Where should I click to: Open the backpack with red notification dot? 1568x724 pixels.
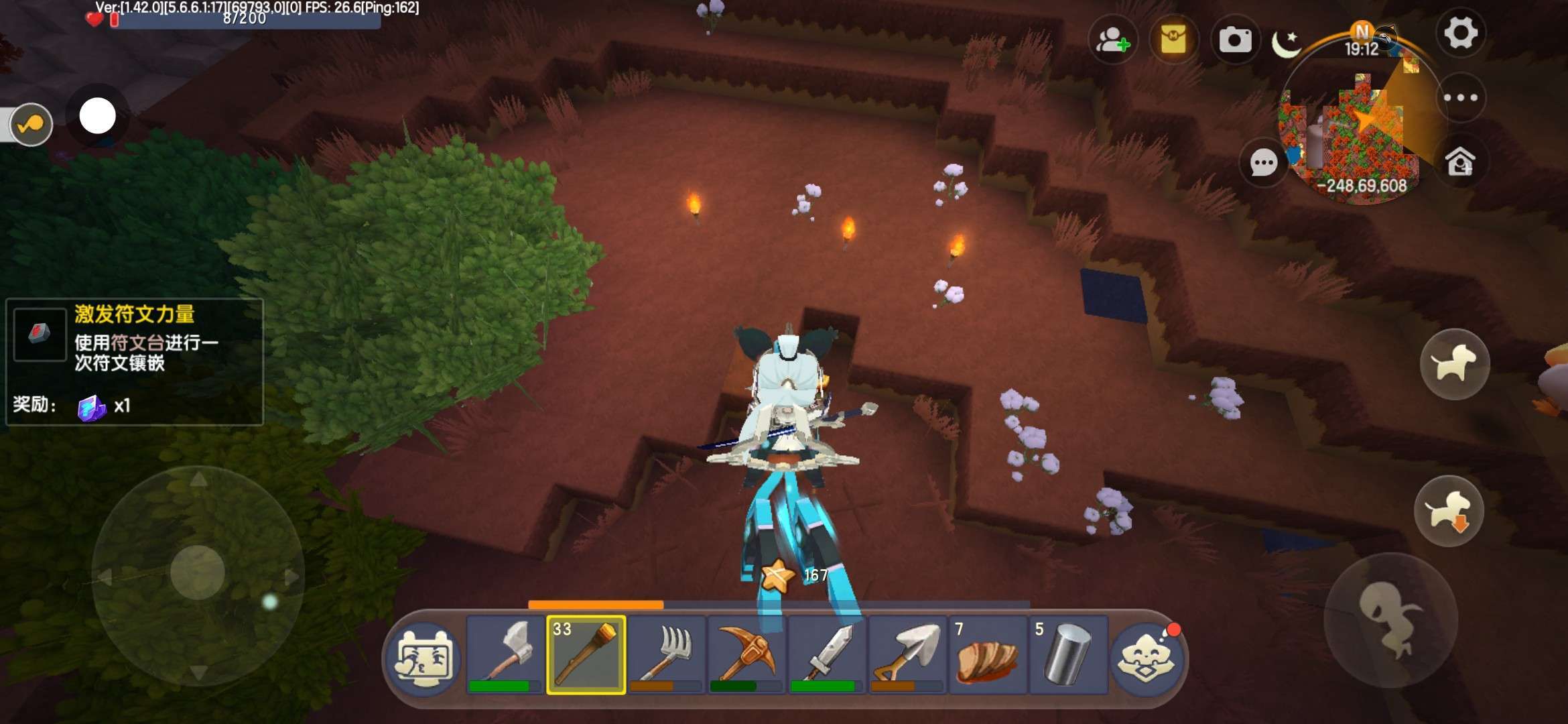pyautogui.click(x=1147, y=657)
